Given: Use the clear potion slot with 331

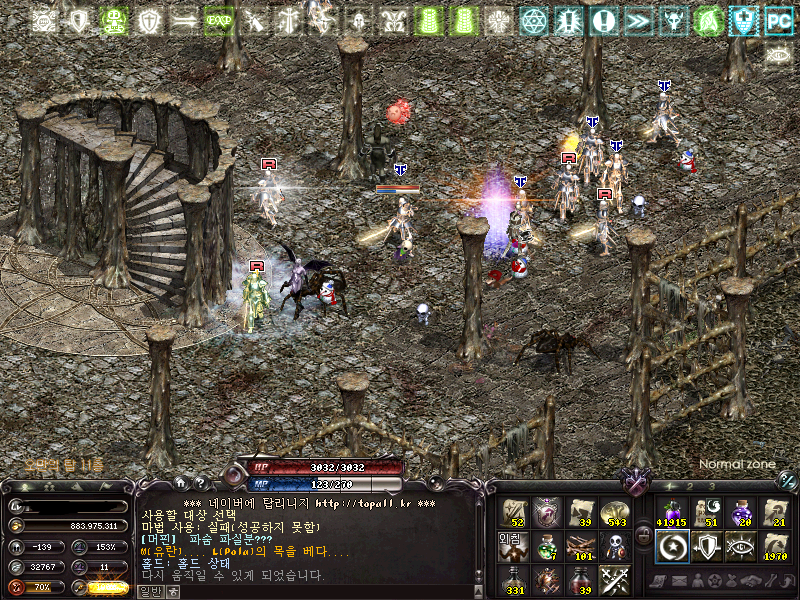Looking at the screenshot, I should point(514,579).
